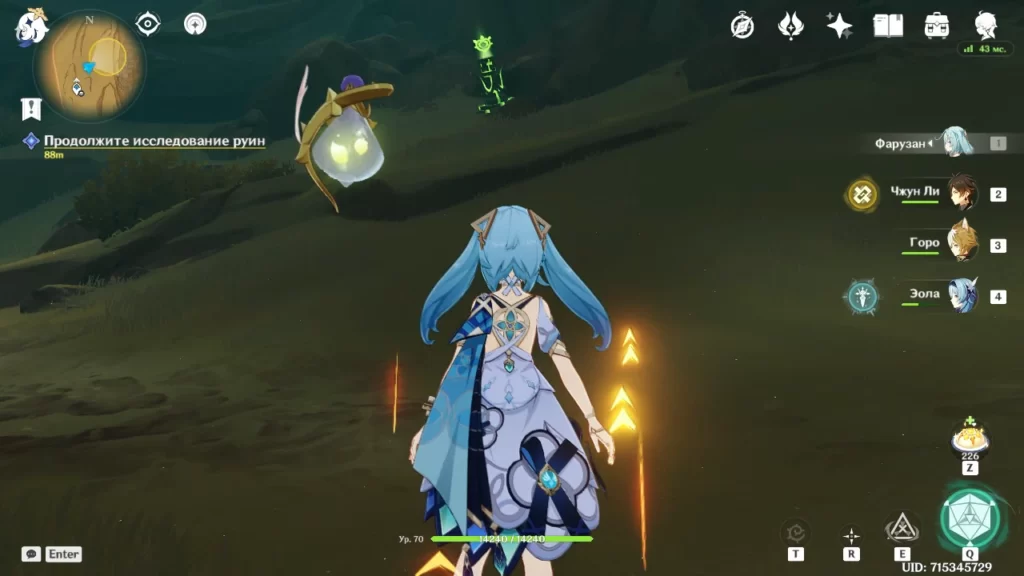The image size is (1024, 576).
Task: Open the compass events icon
Action: click(742, 26)
